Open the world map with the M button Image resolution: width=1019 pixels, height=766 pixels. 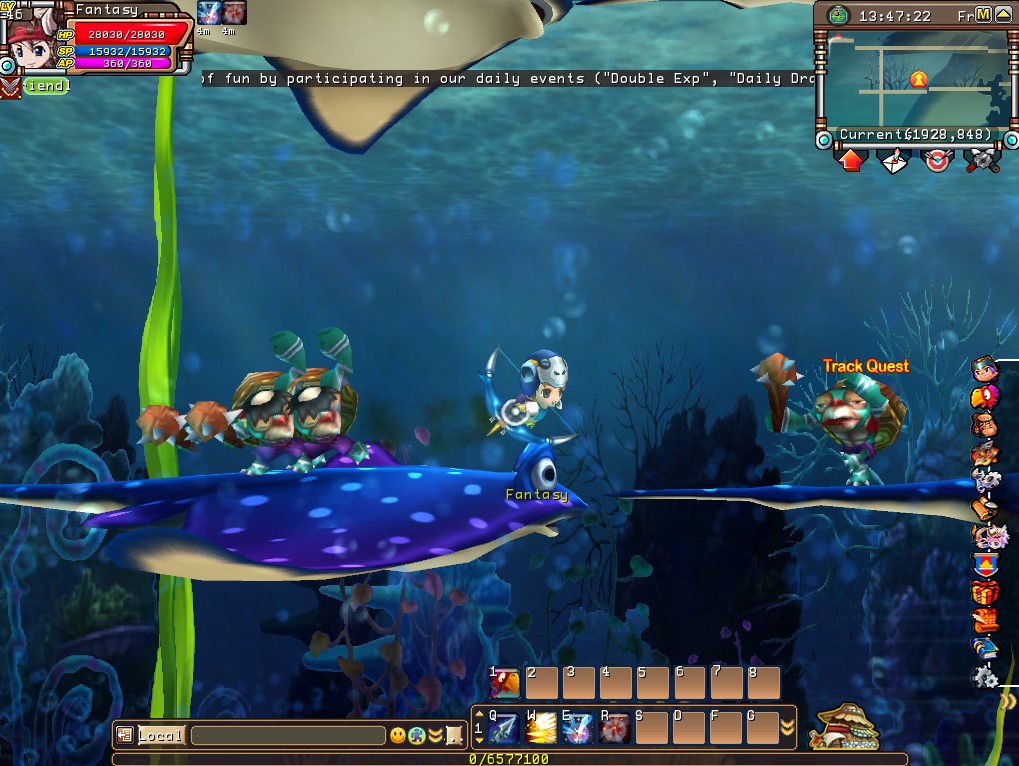pos(983,15)
